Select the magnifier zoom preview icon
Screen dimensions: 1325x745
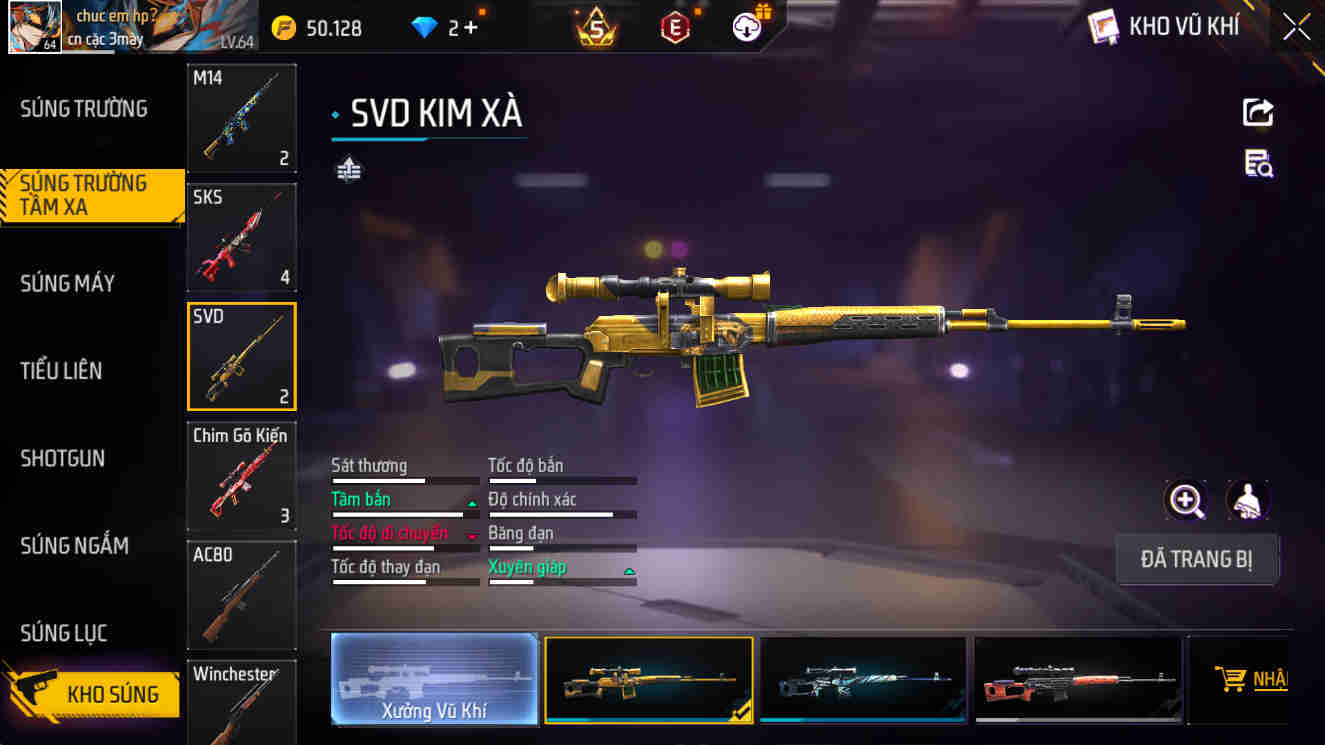[x=1185, y=501]
